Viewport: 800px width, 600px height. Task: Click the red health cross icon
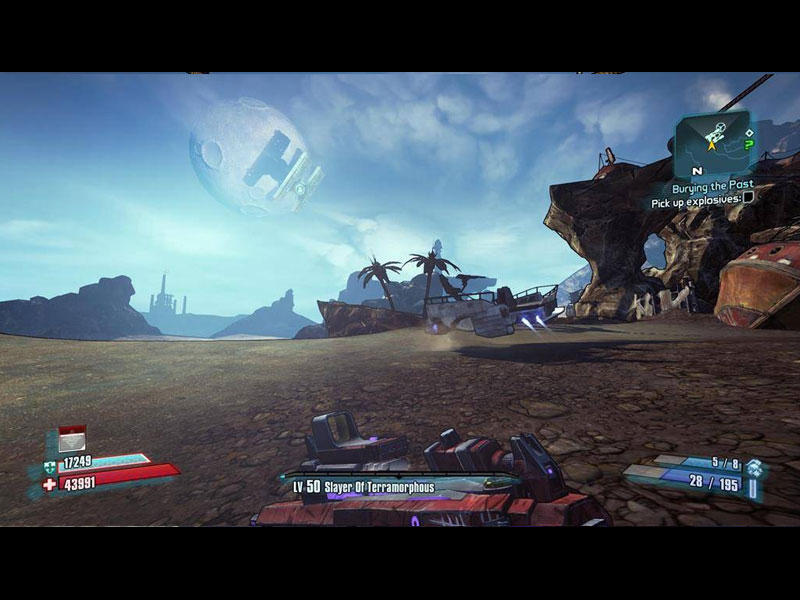point(50,483)
